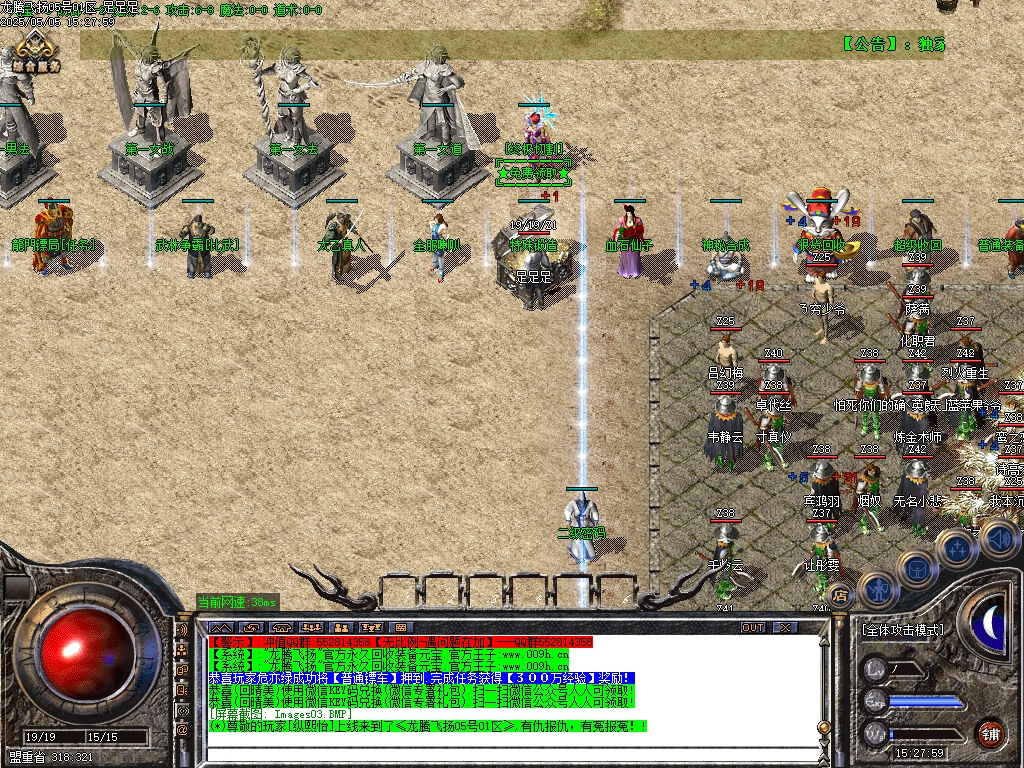1024x768 pixels.
Task: Open the skills sparkle round button
Action: click(x=957, y=548)
